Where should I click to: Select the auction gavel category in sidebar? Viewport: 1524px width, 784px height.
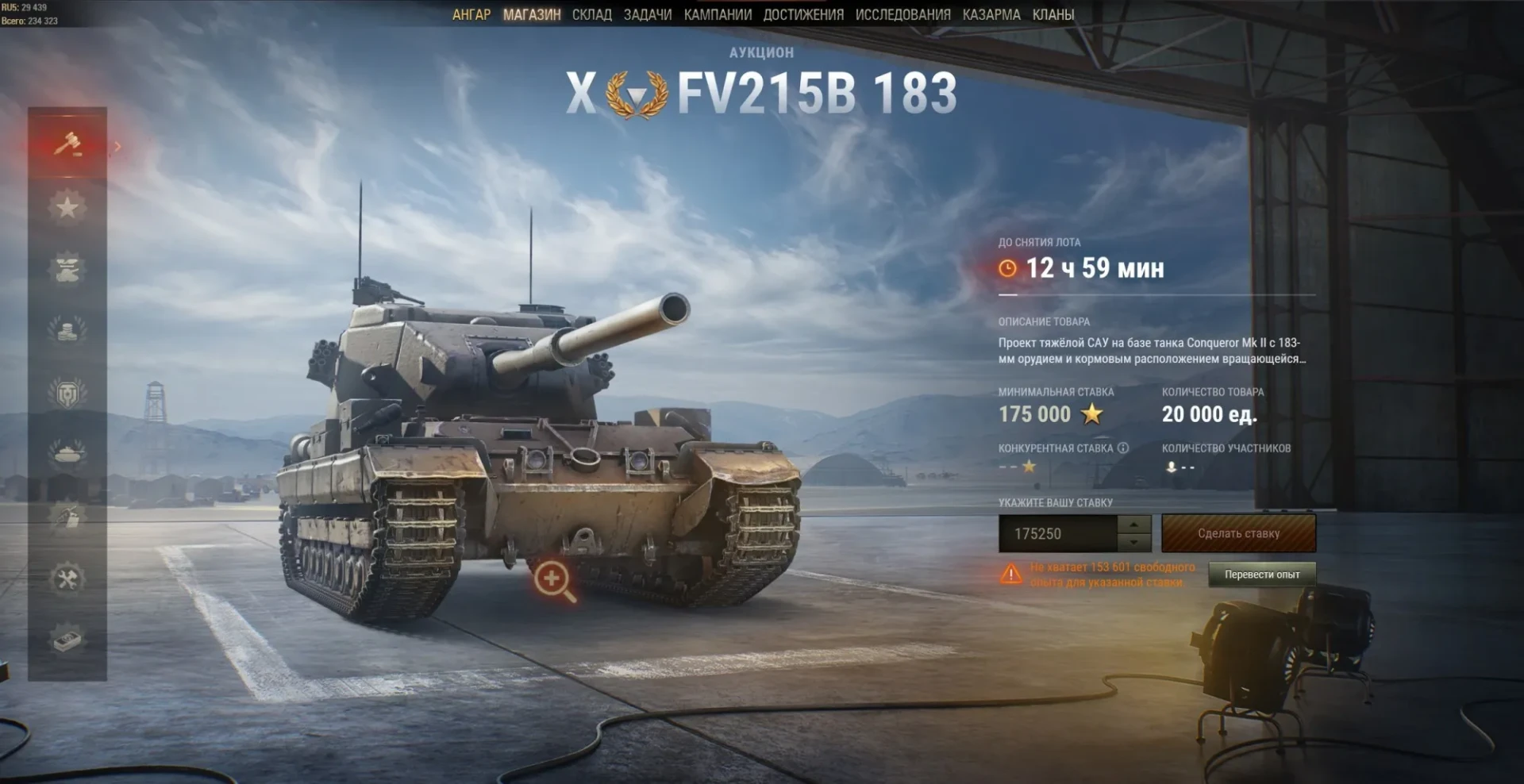tap(67, 144)
